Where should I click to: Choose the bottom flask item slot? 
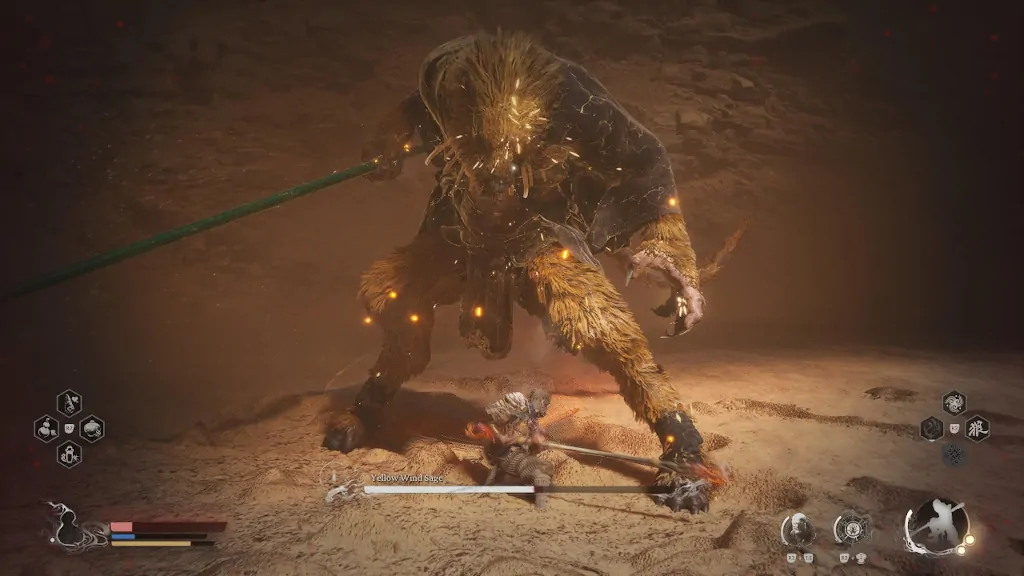[69, 455]
